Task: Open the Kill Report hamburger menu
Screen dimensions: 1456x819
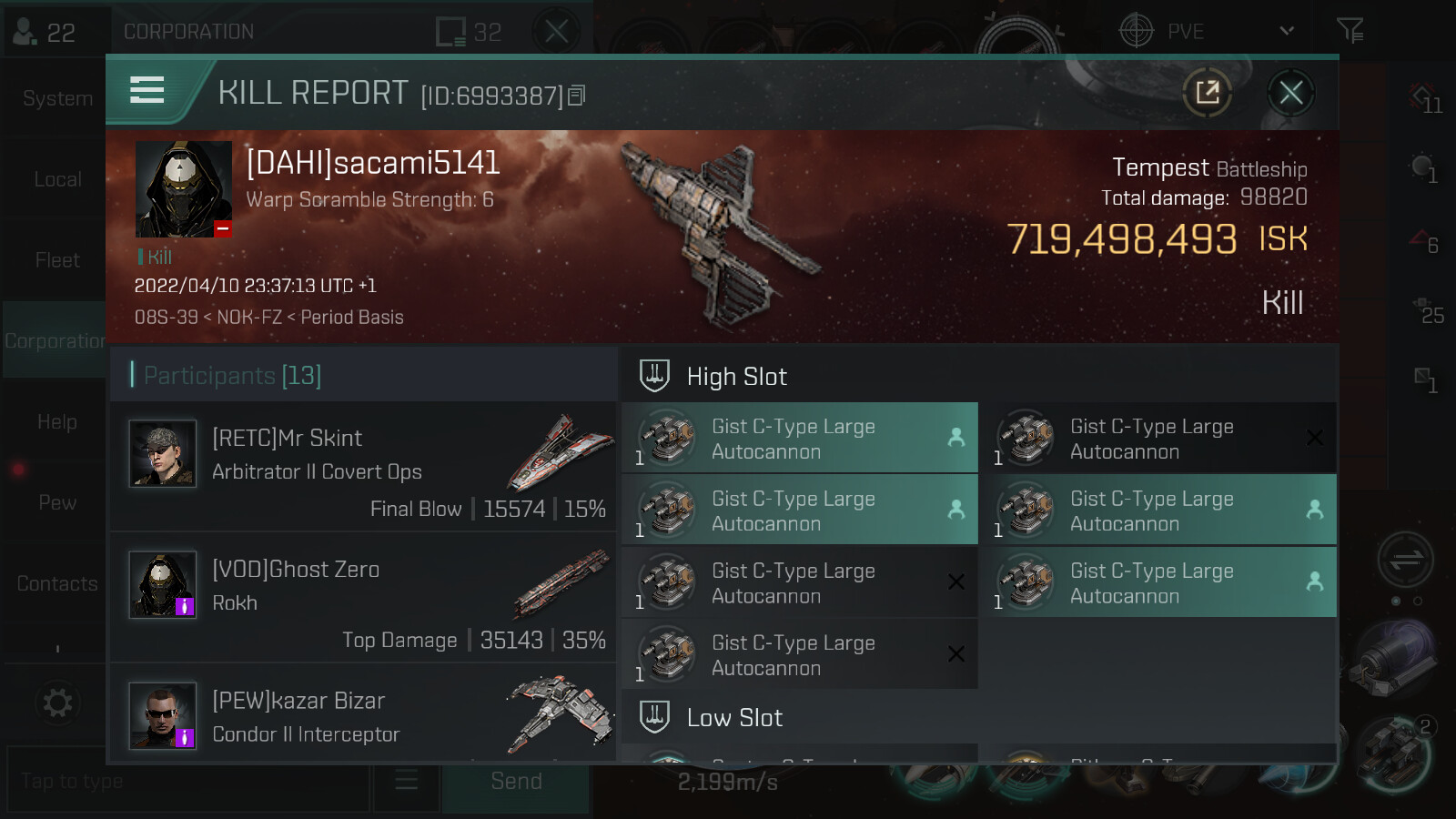Action: pos(147,91)
